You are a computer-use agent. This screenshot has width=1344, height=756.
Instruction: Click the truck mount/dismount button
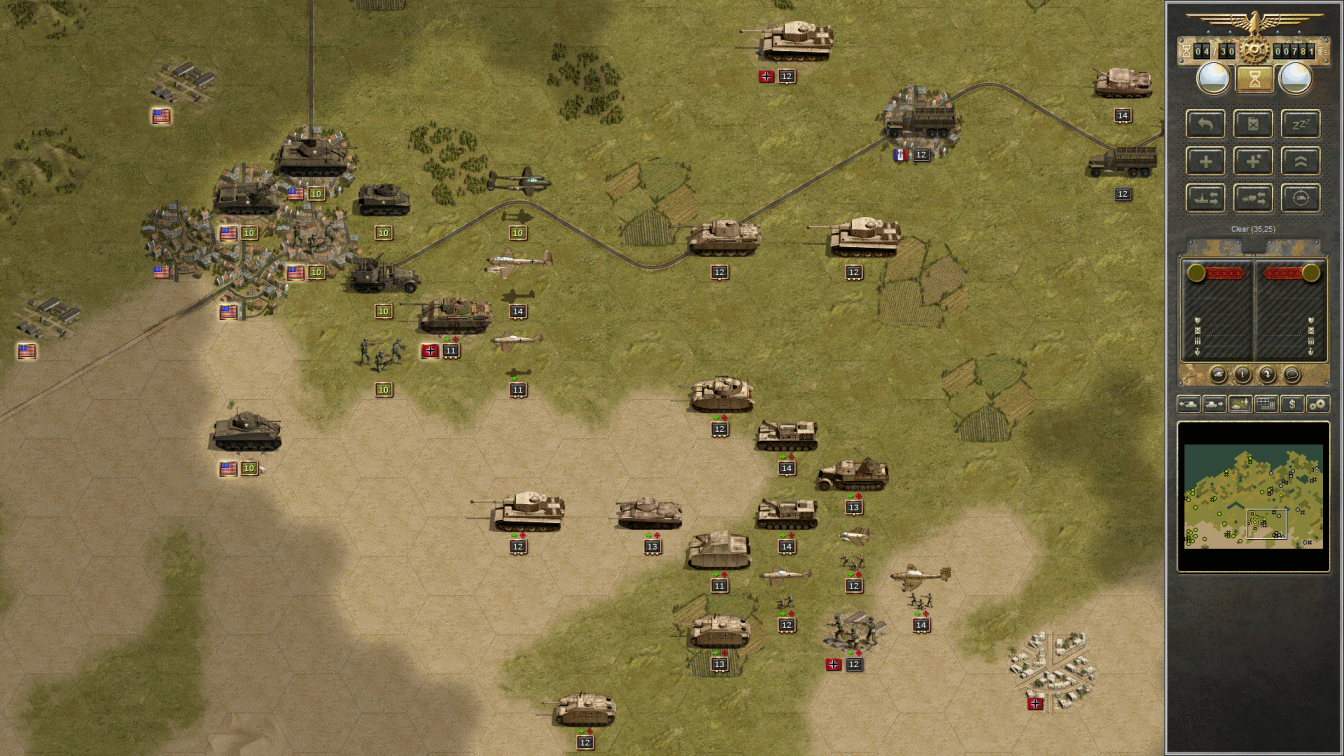1253,198
